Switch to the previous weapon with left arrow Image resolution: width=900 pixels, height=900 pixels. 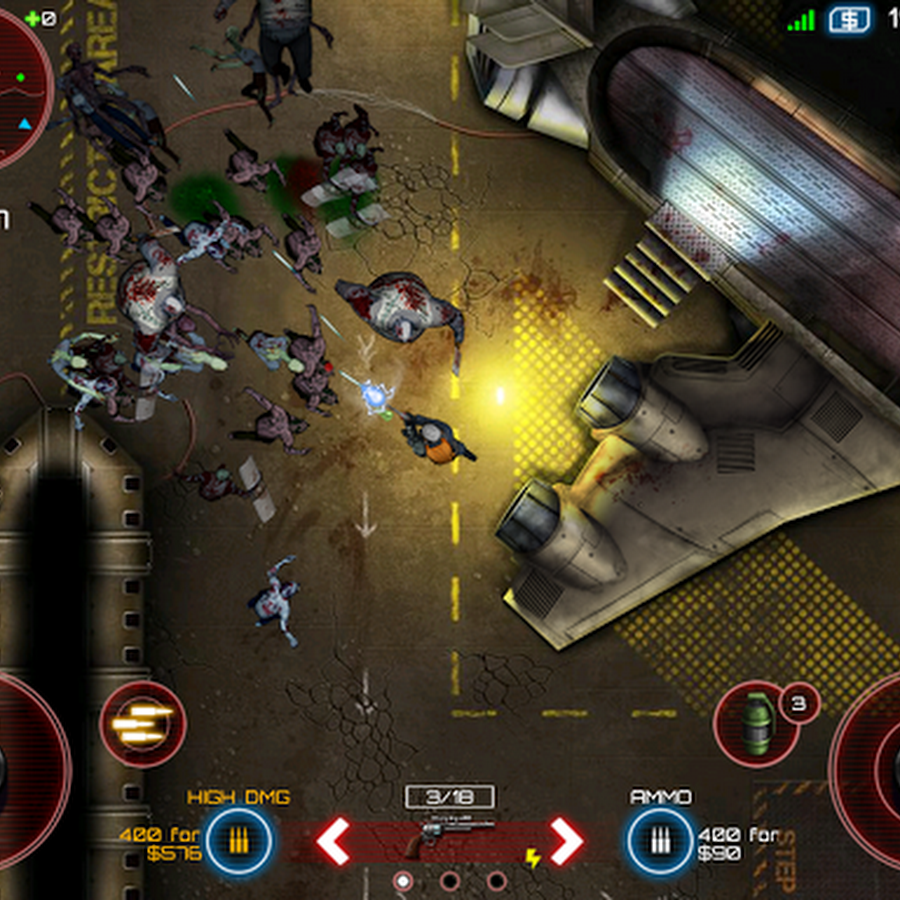click(x=333, y=841)
